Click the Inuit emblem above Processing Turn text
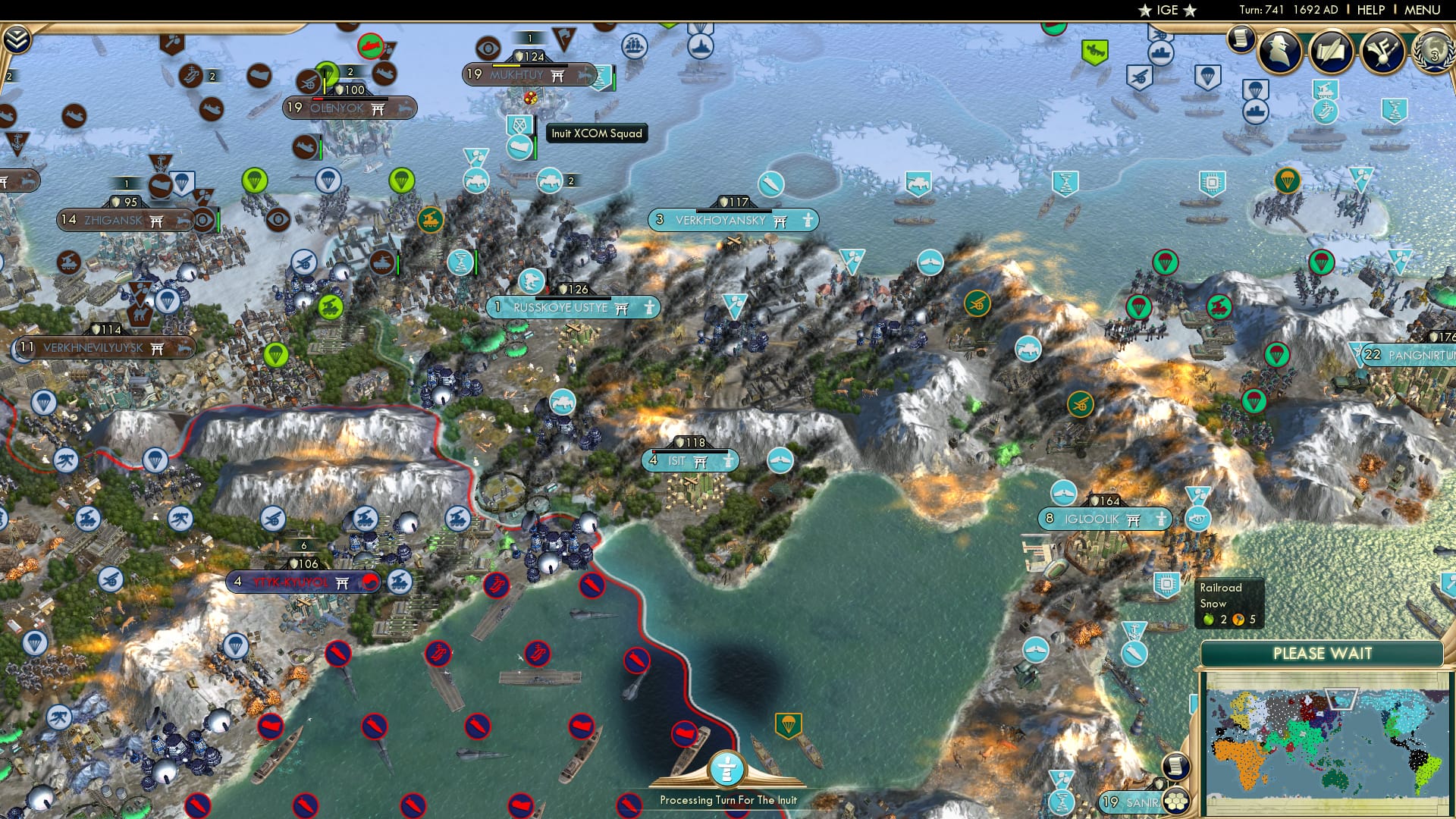1456x819 pixels. click(x=727, y=768)
